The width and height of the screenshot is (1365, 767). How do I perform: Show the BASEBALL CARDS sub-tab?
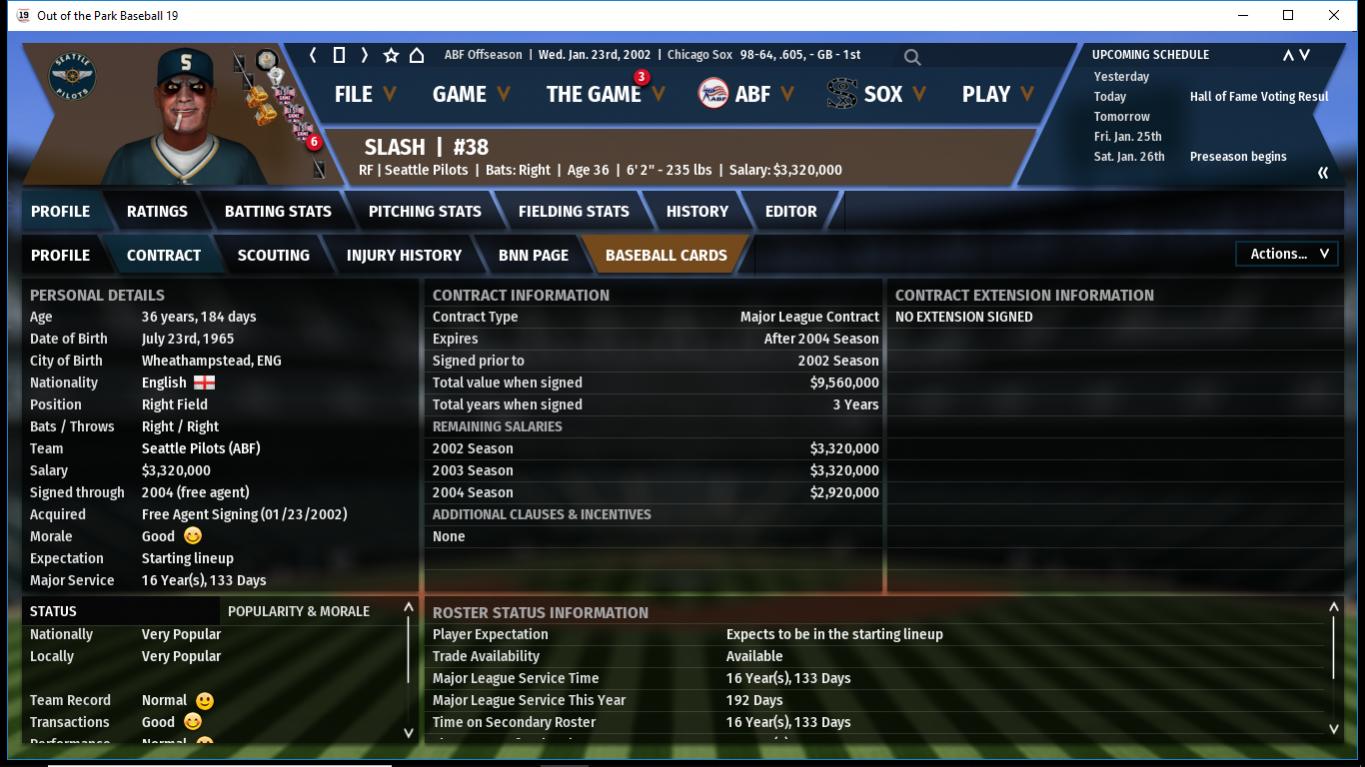tap(666, 255)
